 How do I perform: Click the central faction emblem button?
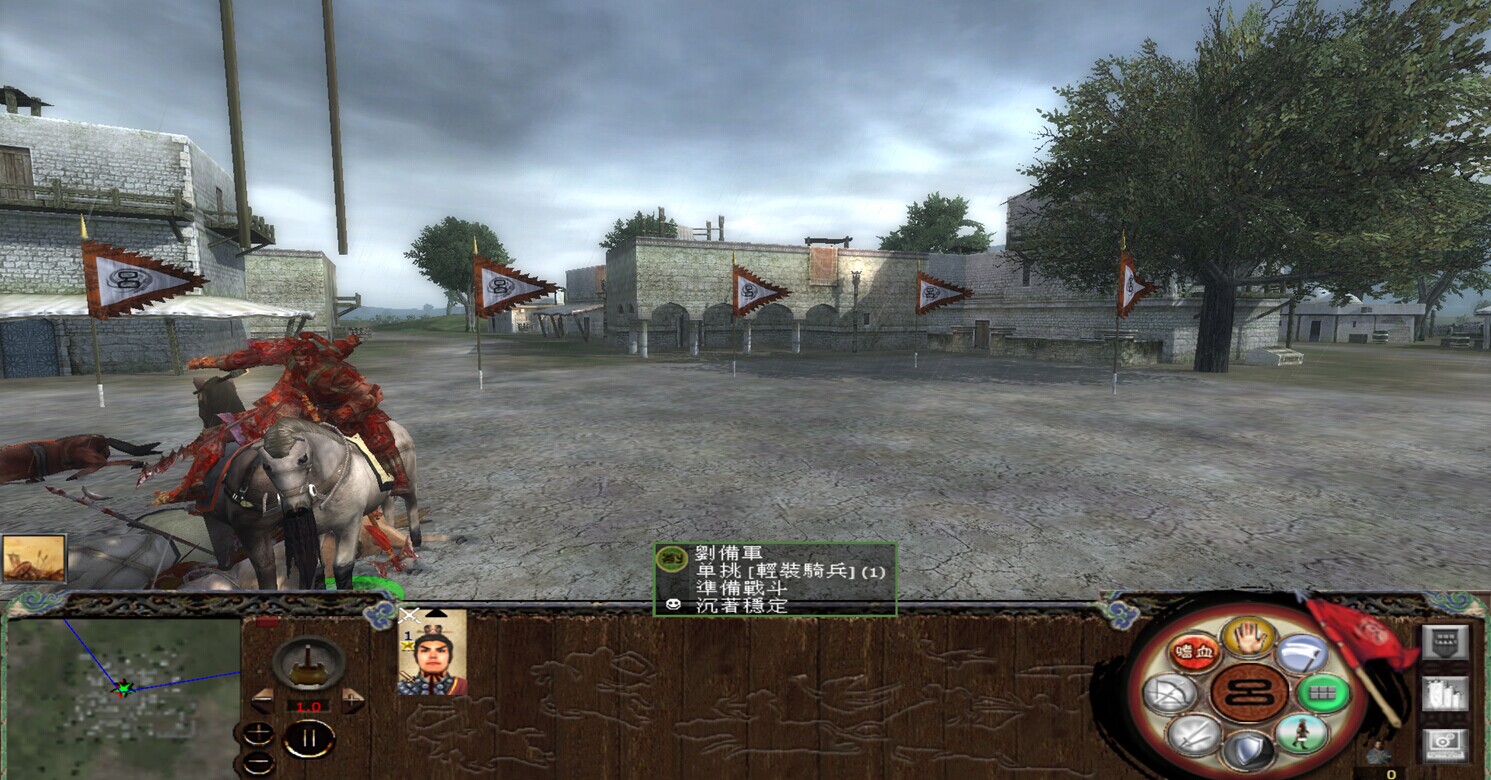pos(1249,693)
